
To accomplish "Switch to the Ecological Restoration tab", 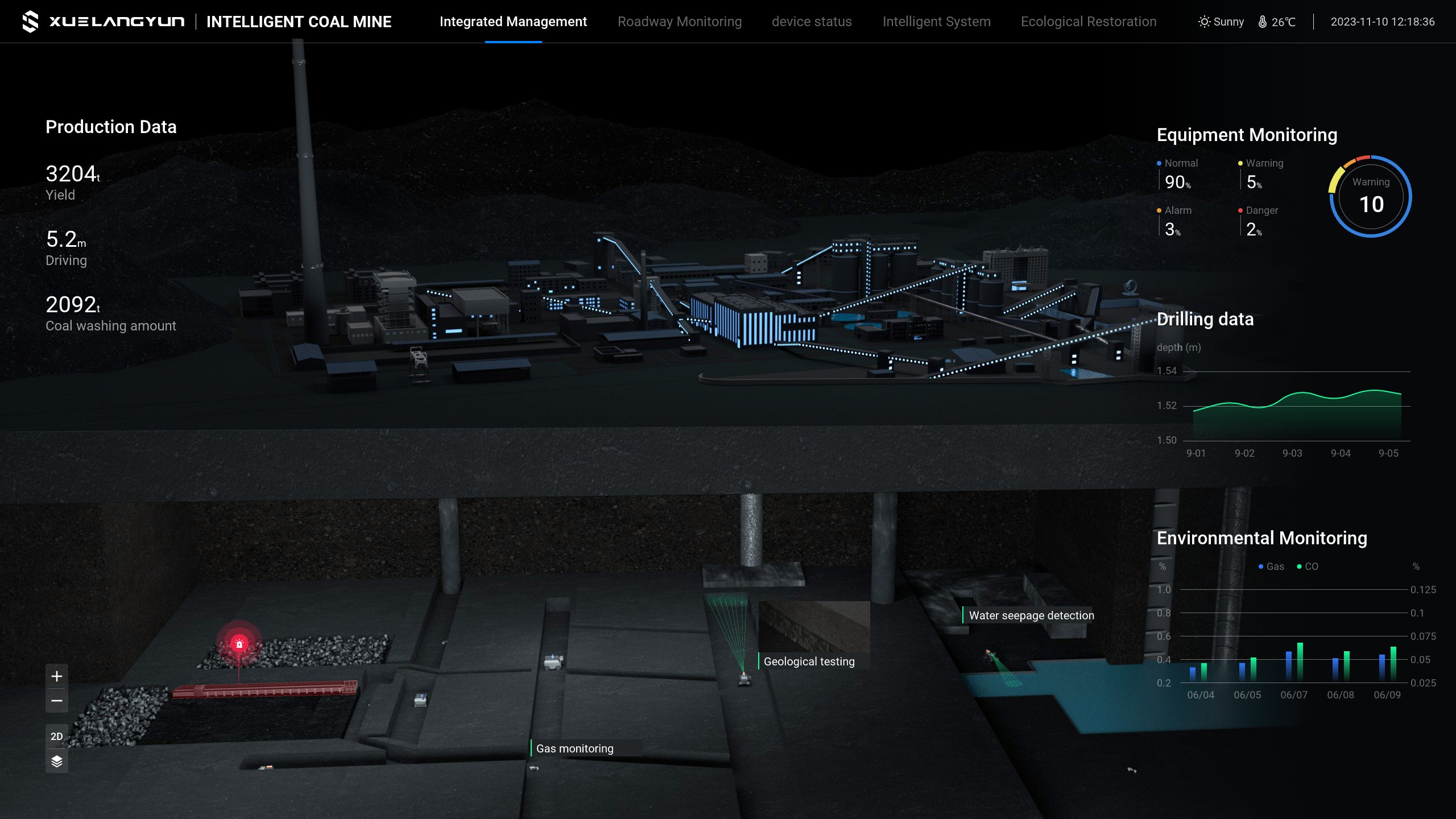I will 1089,22.
